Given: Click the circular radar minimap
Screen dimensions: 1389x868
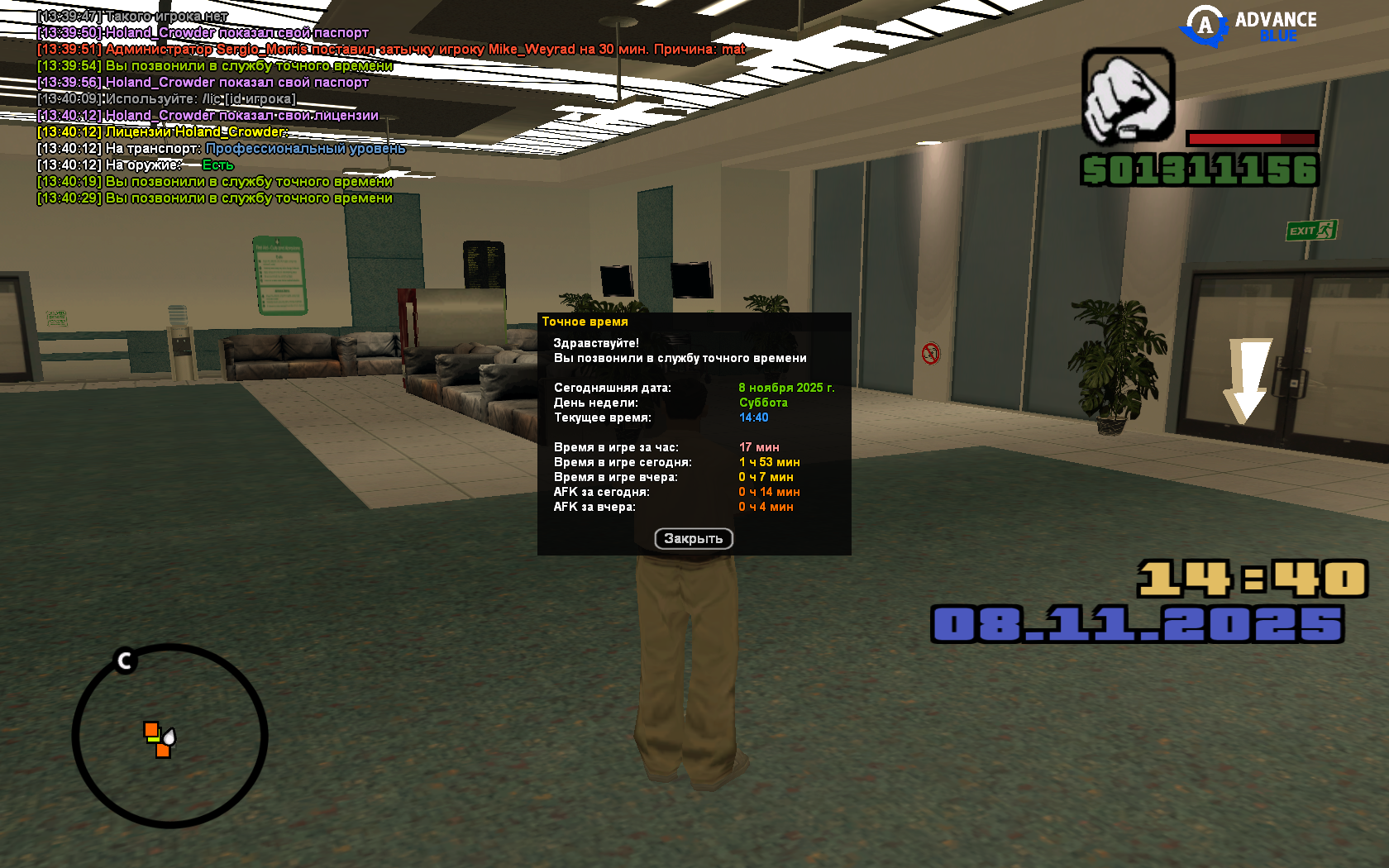Looking at the screenshot, I should 169,735.
